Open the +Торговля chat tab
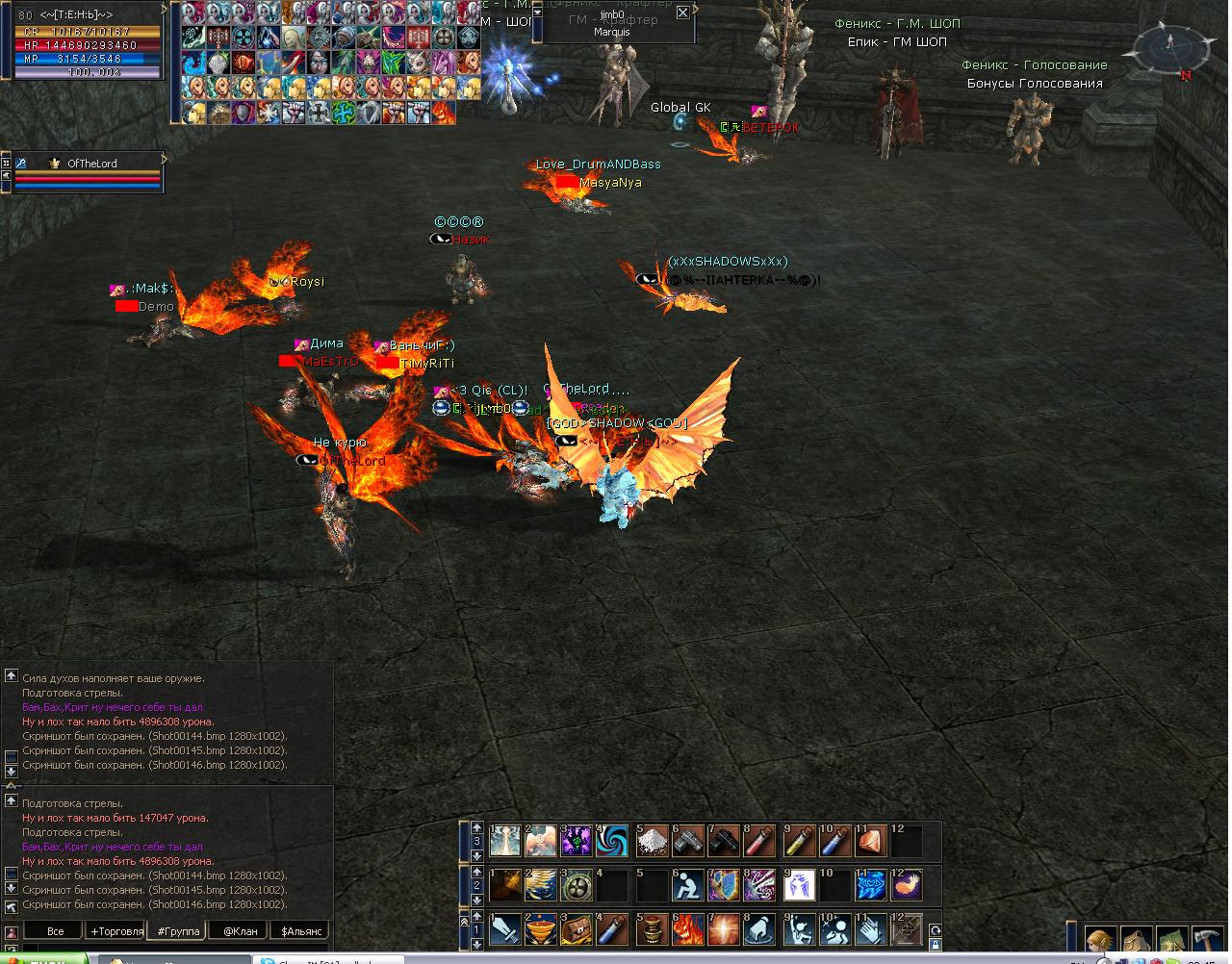The height and width of the screenshot is (964, 1232). point(116,931)
